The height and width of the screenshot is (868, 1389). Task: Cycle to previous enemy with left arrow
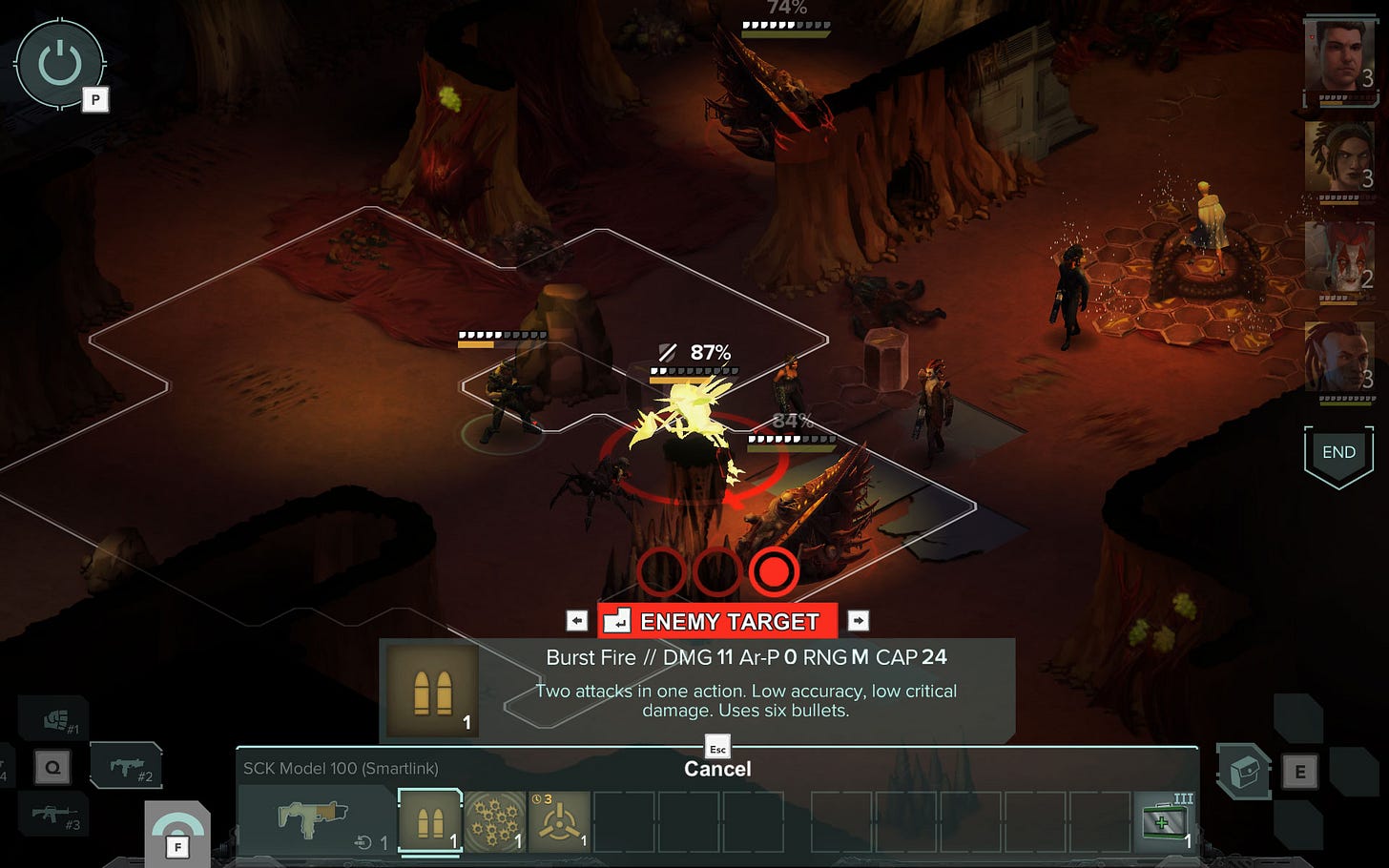(x=576, y=620)
